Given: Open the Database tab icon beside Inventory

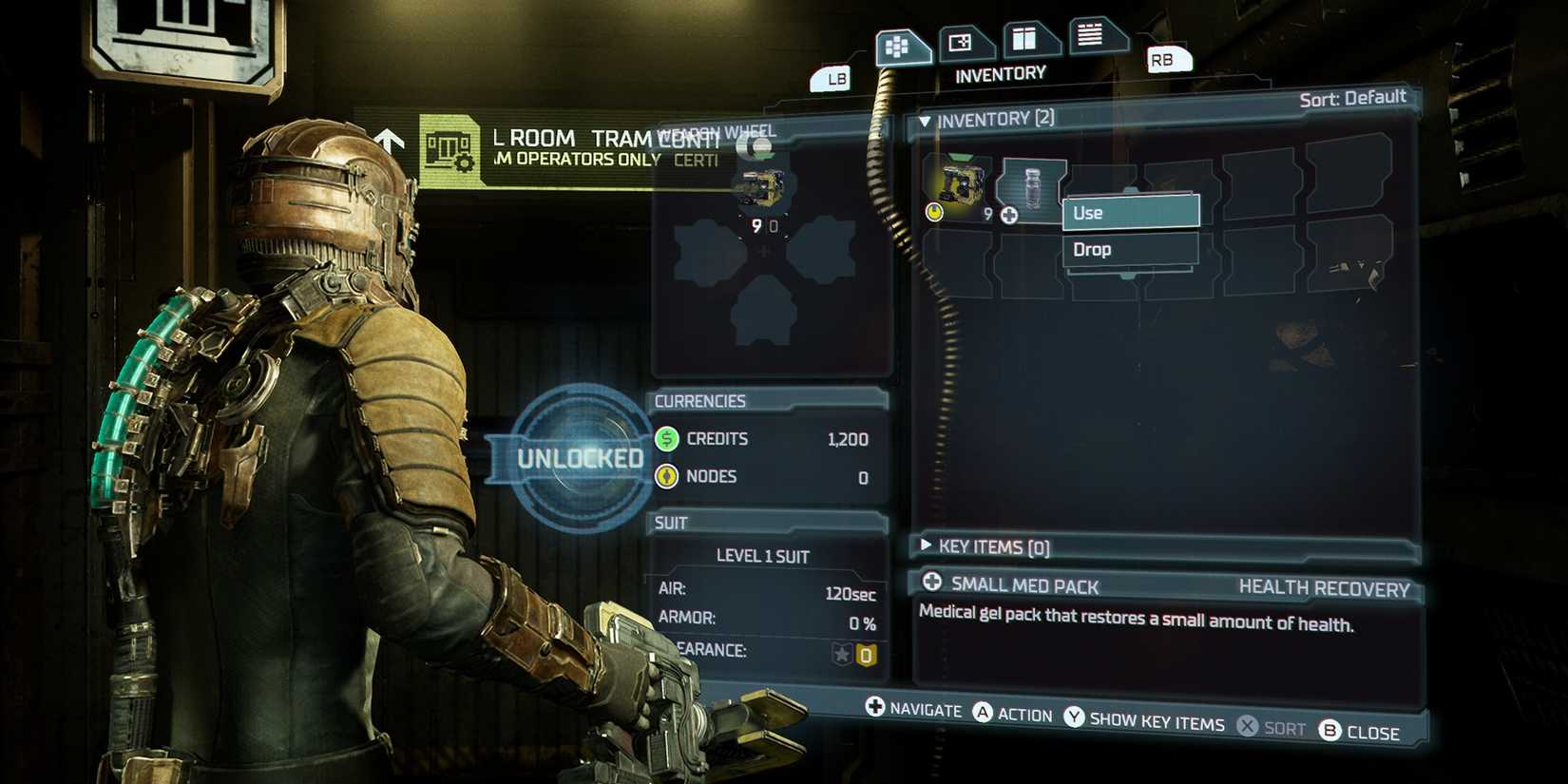Looking at the screenshot, I should point(962,40).
